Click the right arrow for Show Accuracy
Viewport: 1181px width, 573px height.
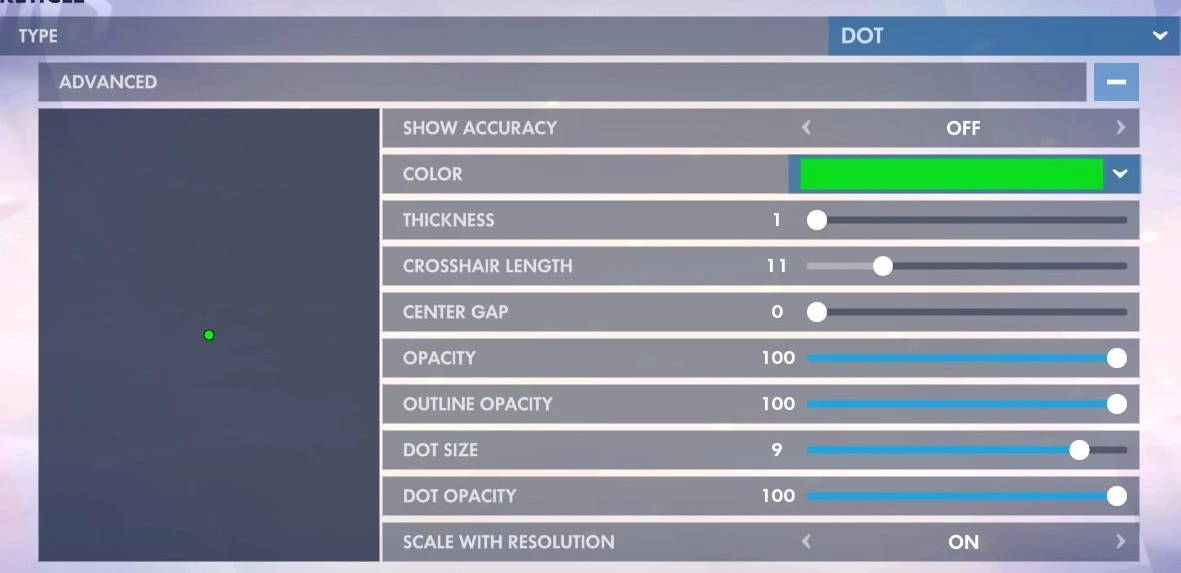tap(1120, 128)
